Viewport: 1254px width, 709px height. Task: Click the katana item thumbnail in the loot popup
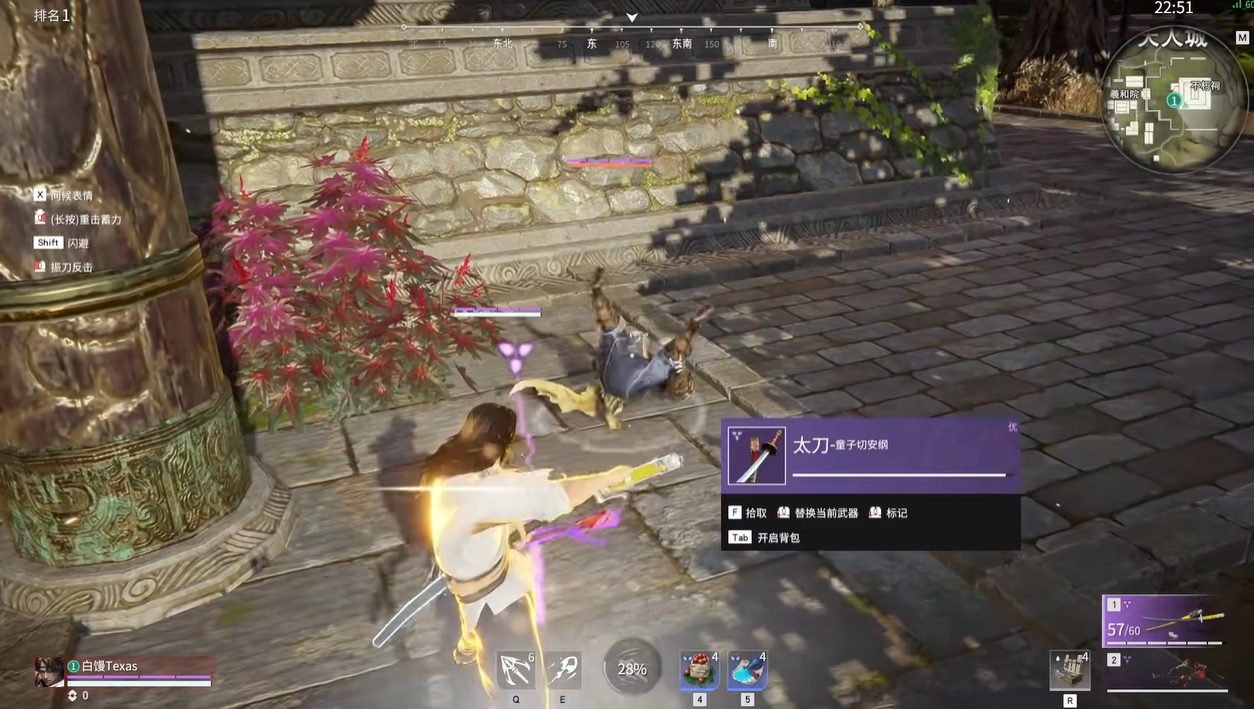click(756, 456)
